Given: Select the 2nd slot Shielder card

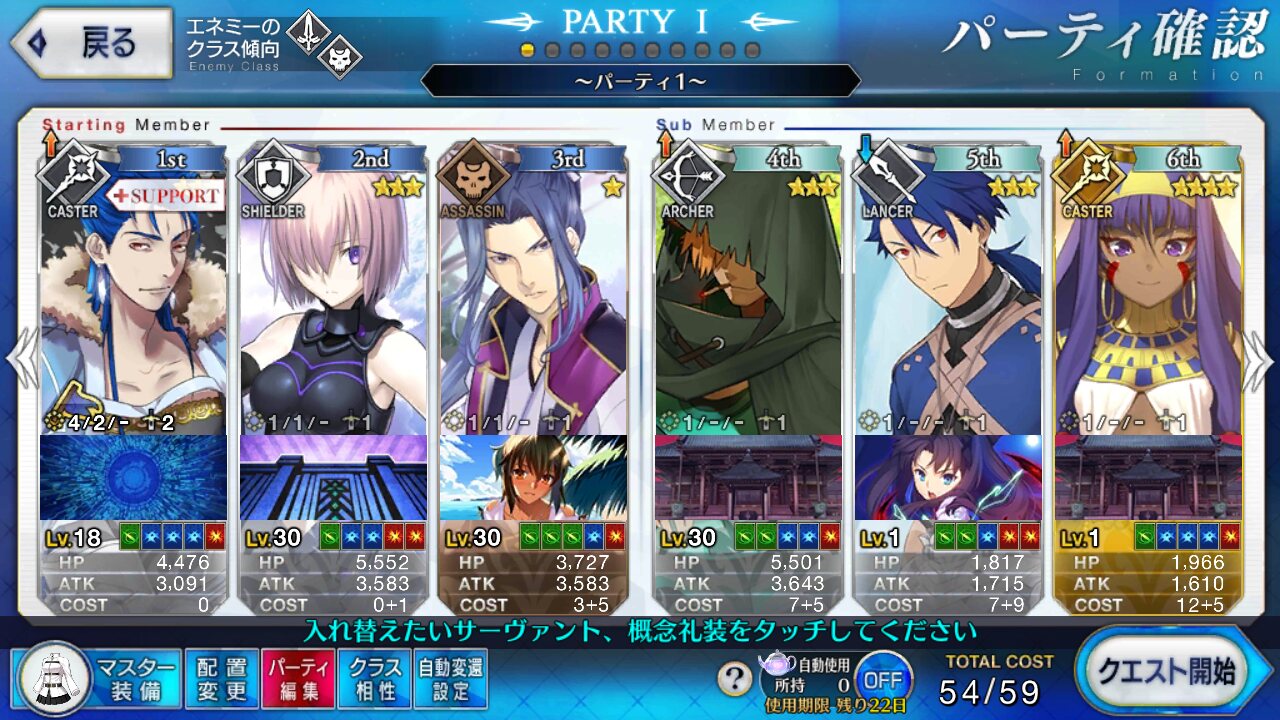Looking at the screenshot, I should [333, 300].
